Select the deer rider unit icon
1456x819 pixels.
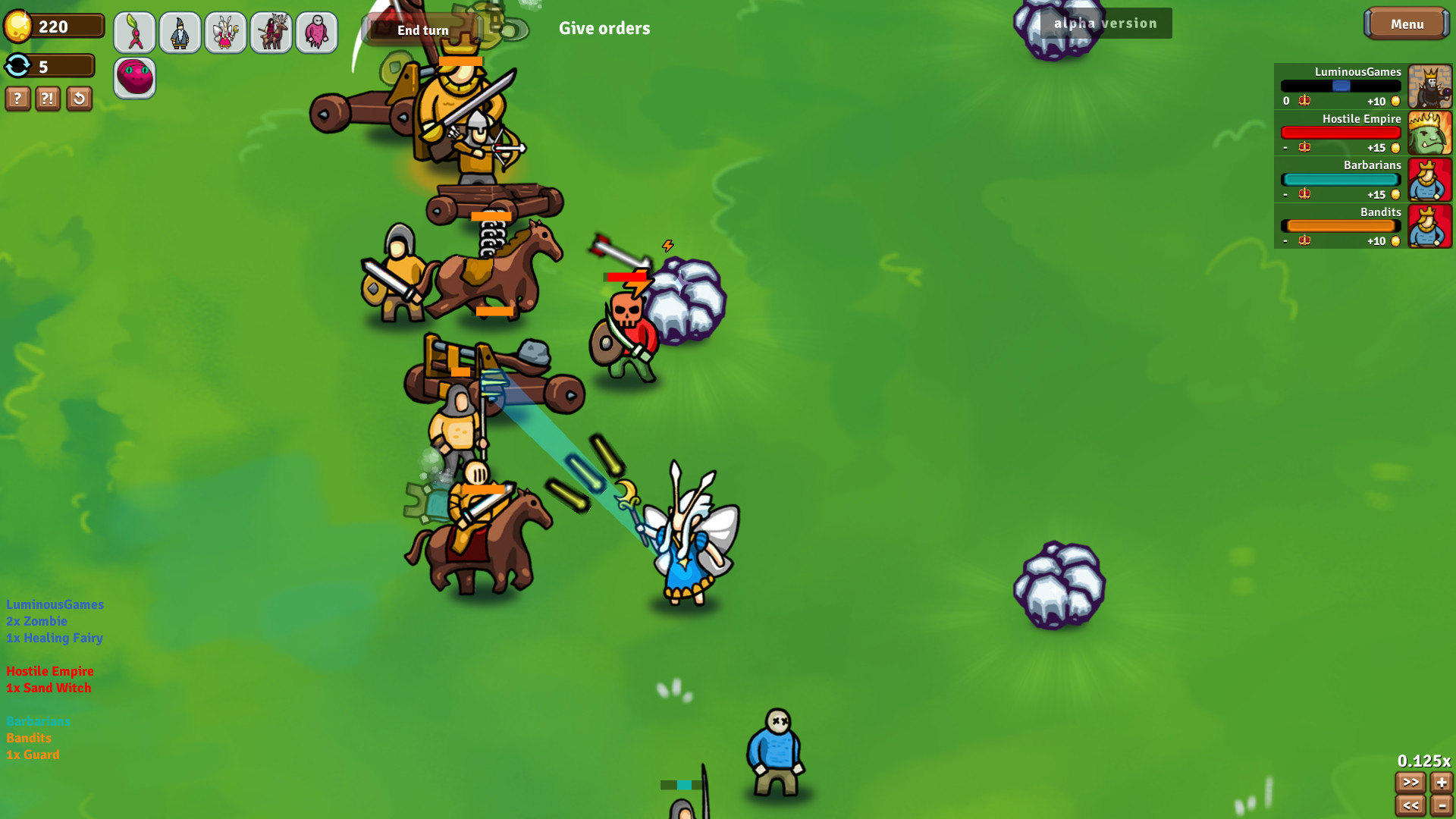point(271,32)
